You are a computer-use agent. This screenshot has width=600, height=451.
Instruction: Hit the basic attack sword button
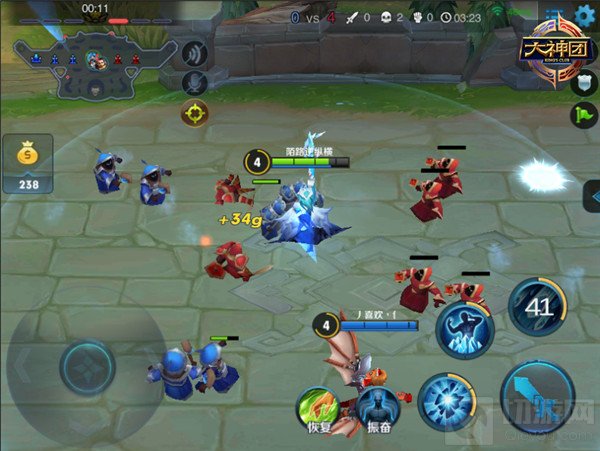click(537, 397)
